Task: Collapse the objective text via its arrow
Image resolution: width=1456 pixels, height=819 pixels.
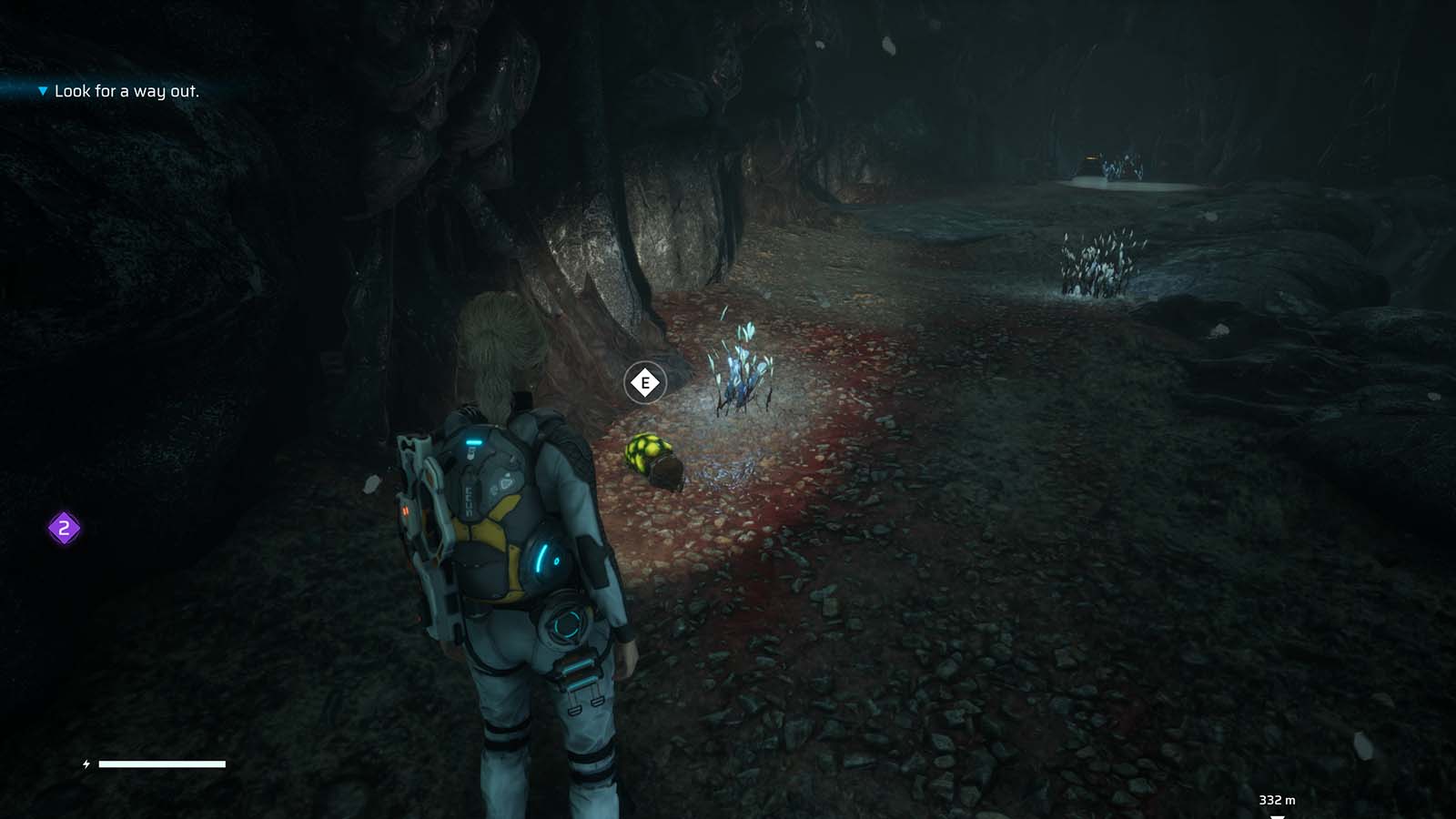Action: [42, 91]
